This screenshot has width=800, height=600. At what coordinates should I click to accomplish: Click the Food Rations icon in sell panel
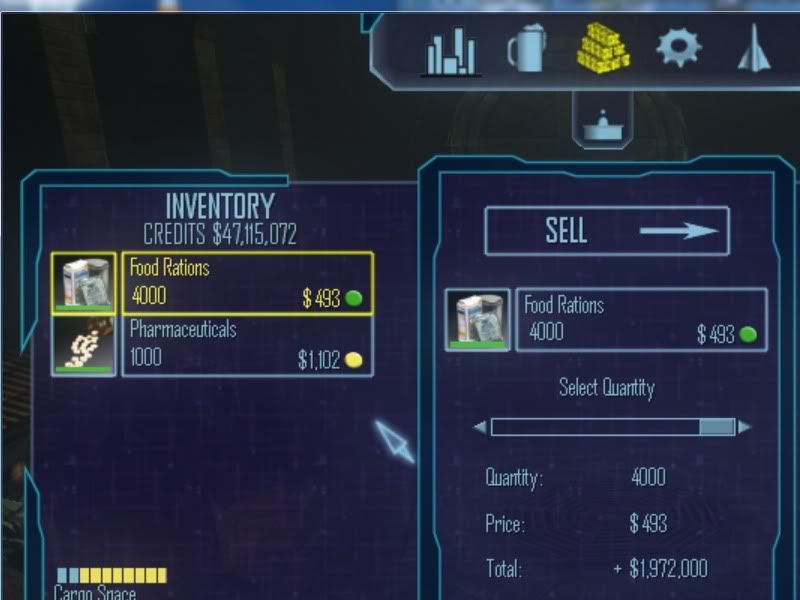(477, 320)
